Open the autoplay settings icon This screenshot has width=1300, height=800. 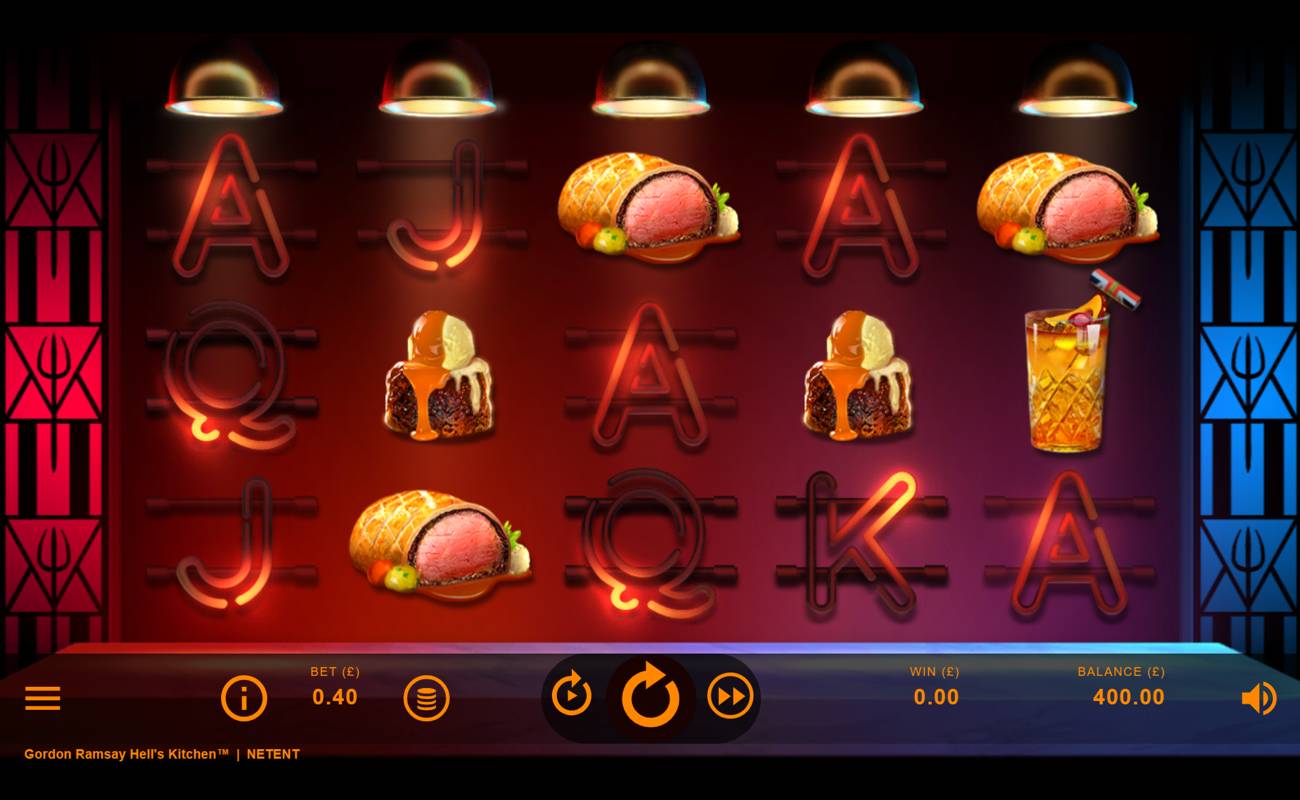click(571, 697)
